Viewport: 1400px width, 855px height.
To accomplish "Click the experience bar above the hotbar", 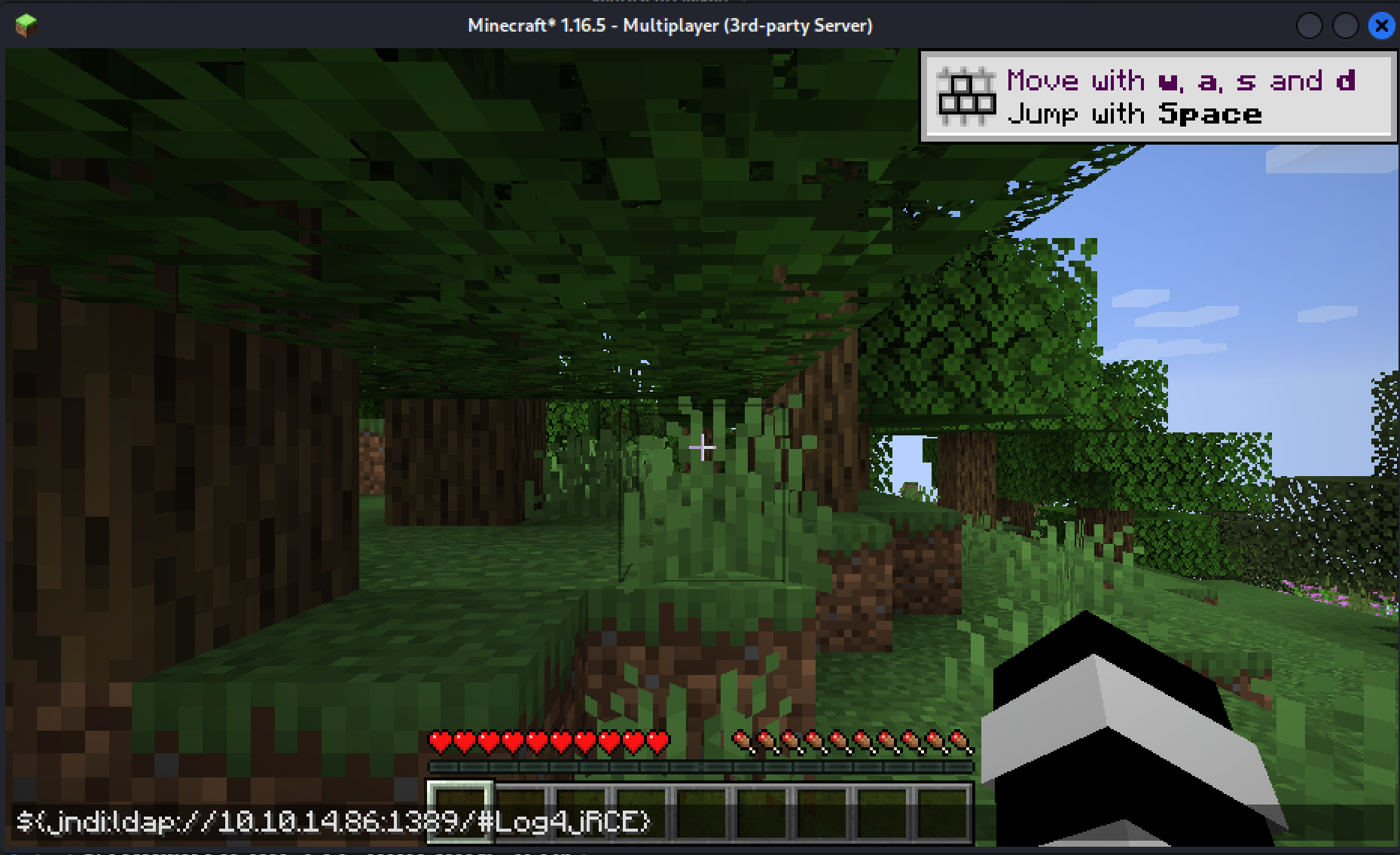I will (700, 767).
